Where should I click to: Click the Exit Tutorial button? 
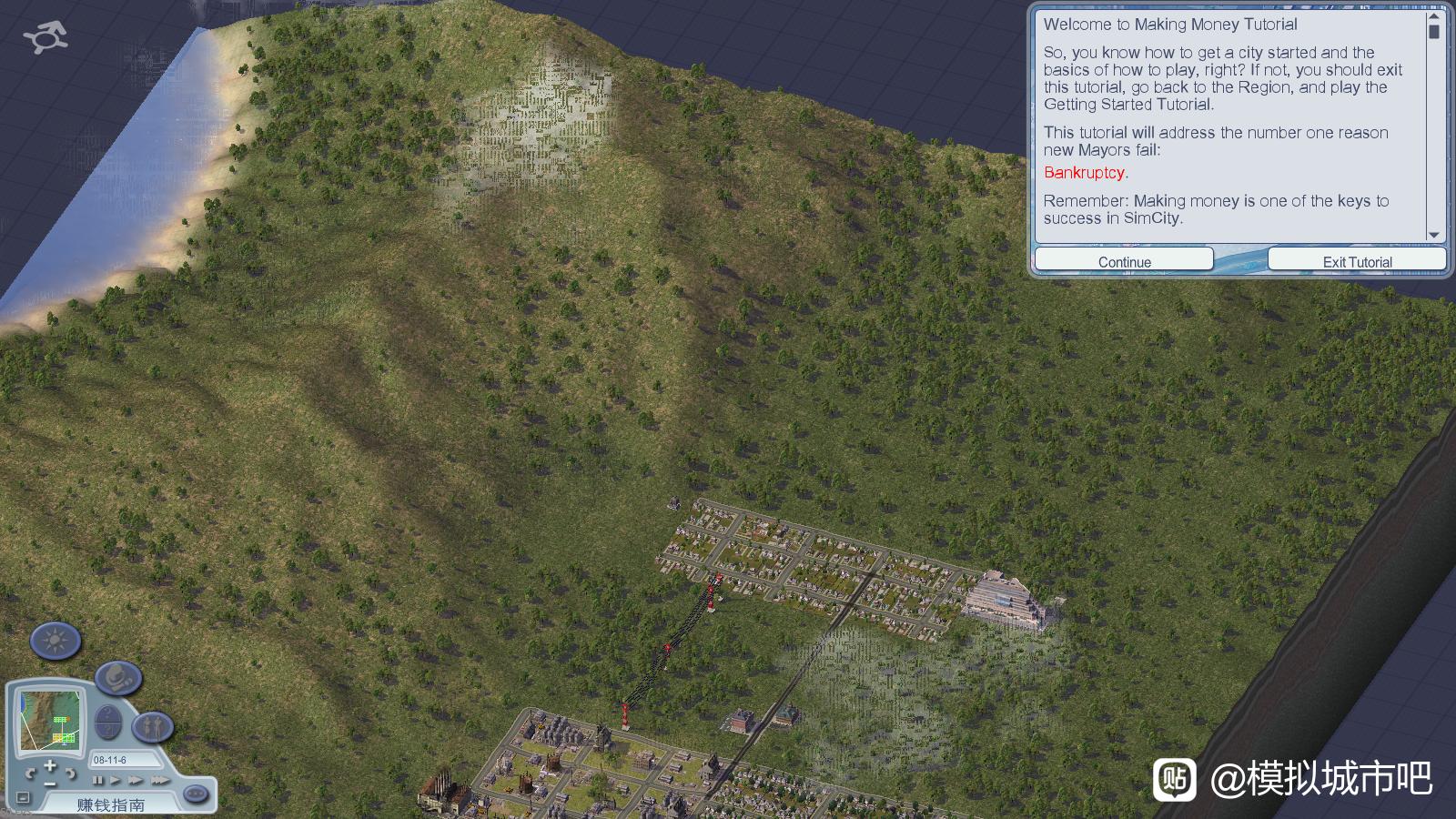(1357, 261)
